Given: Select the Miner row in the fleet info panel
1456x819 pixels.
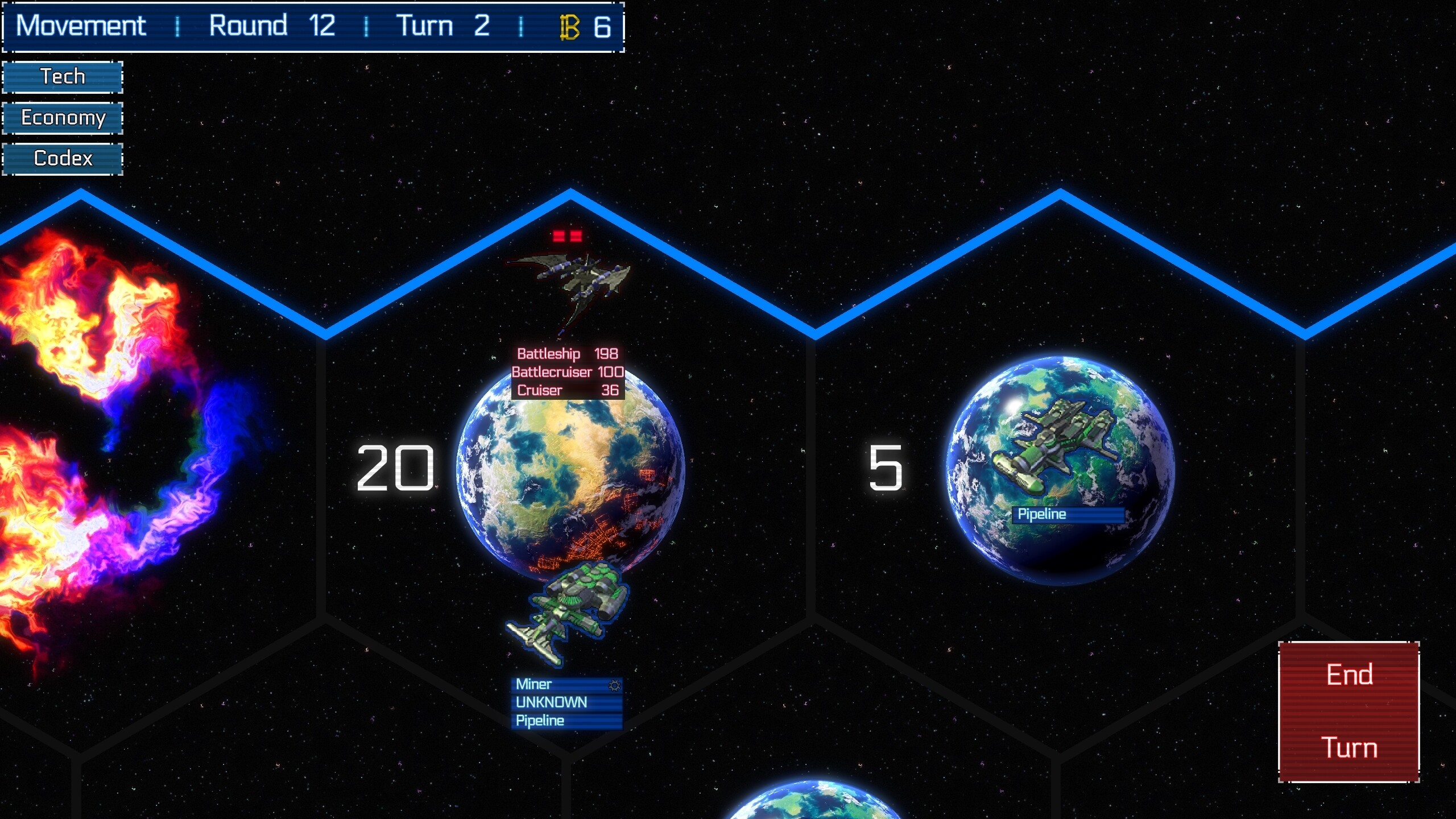Looking at the screenshot, I should coord(546,684).
